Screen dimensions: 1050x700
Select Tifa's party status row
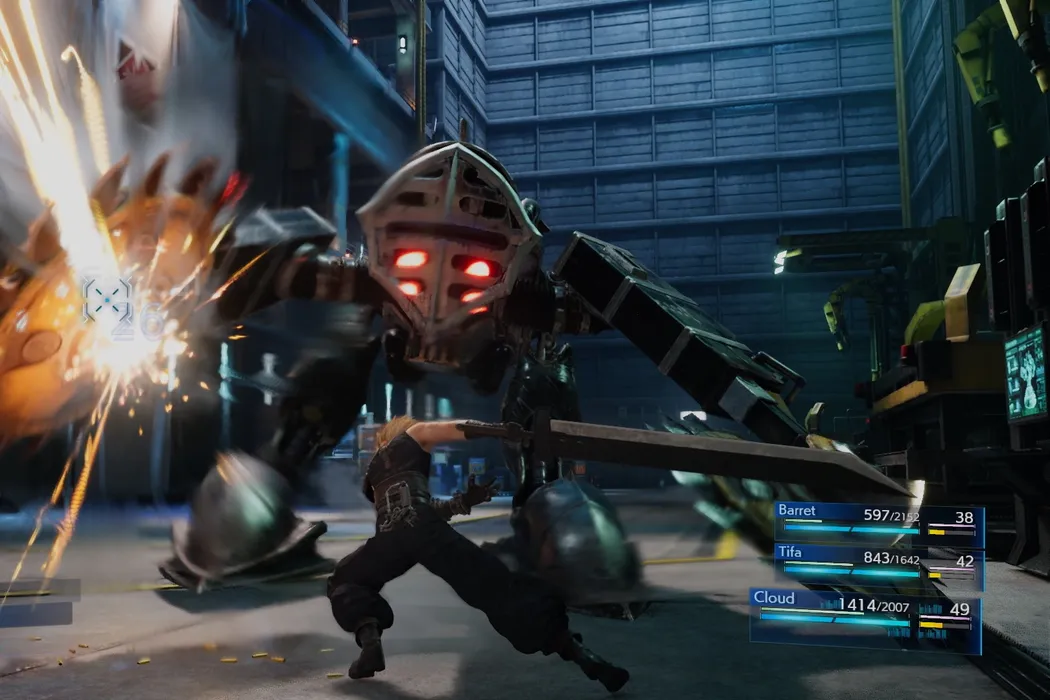878,568
